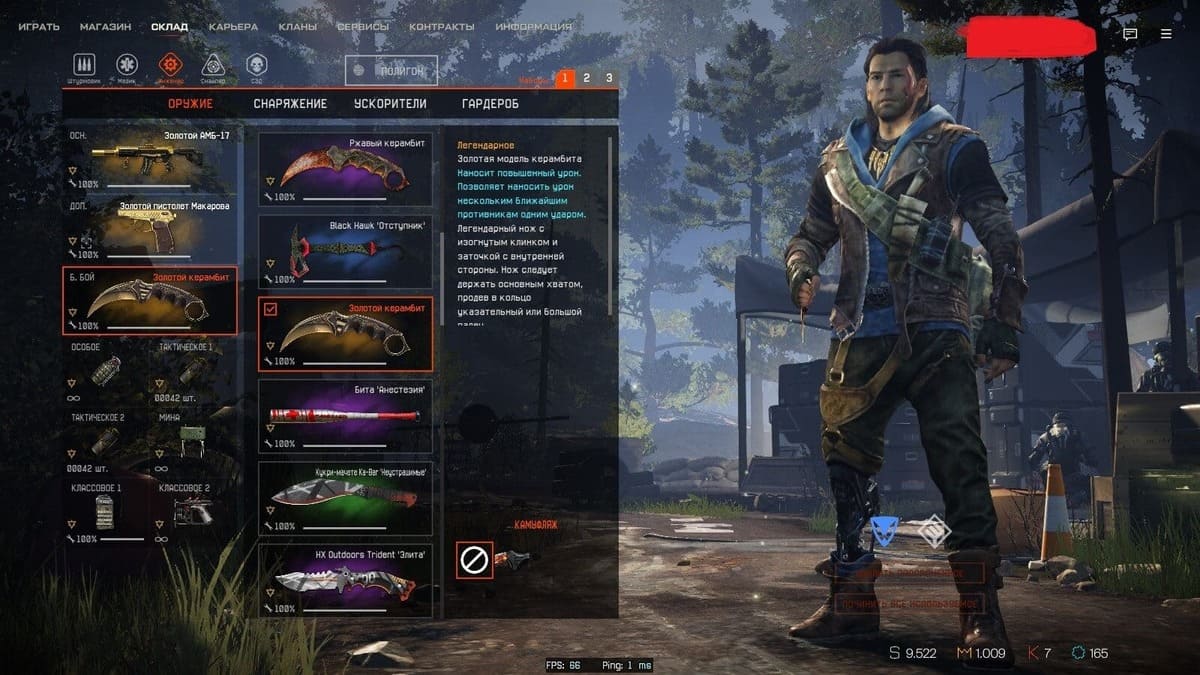Pick the Black Hawk 'Отступник' axe
Screen dimensions: 1200x675
pos(345,252)
